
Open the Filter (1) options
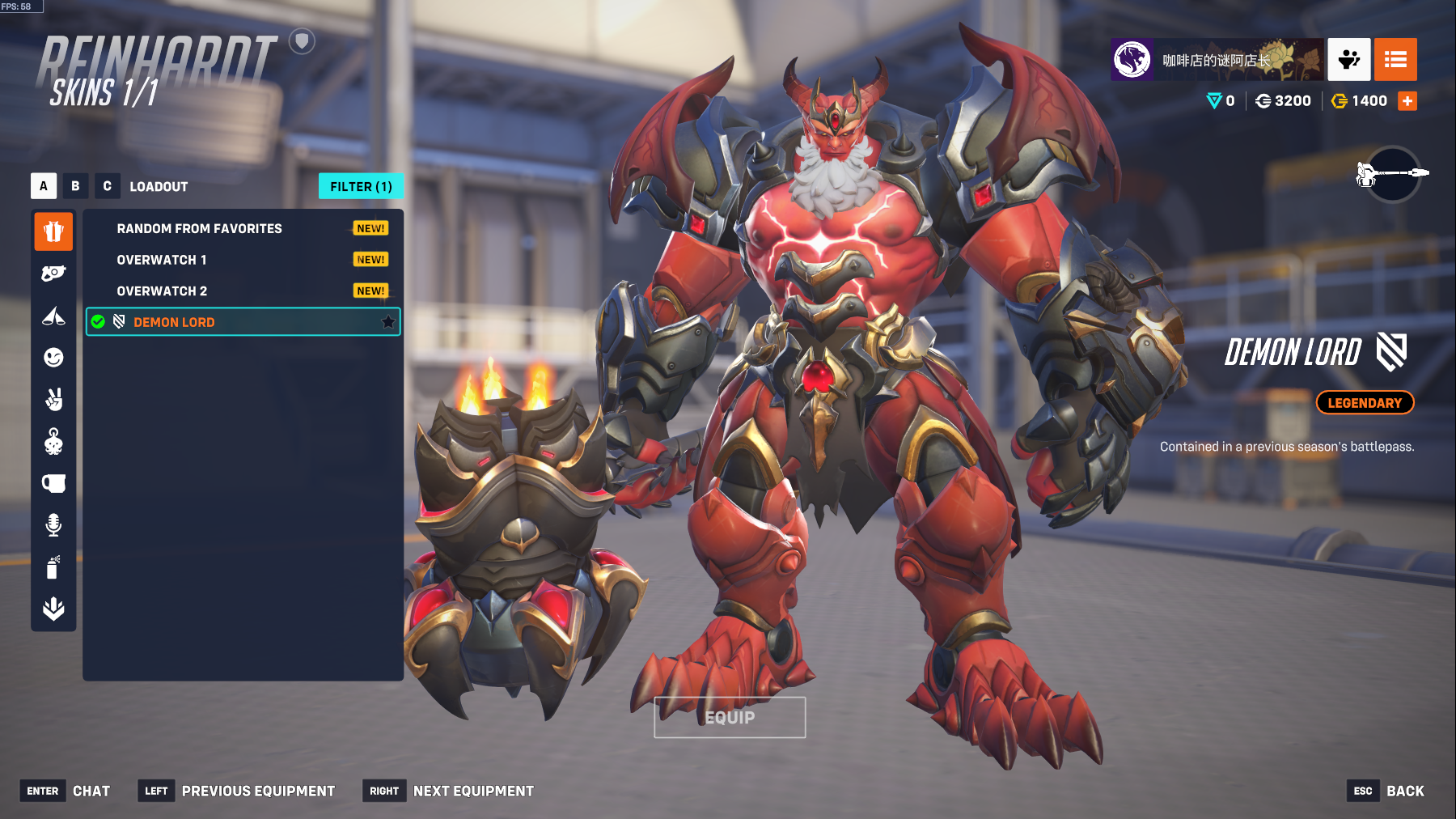click(x=361, y=186)
